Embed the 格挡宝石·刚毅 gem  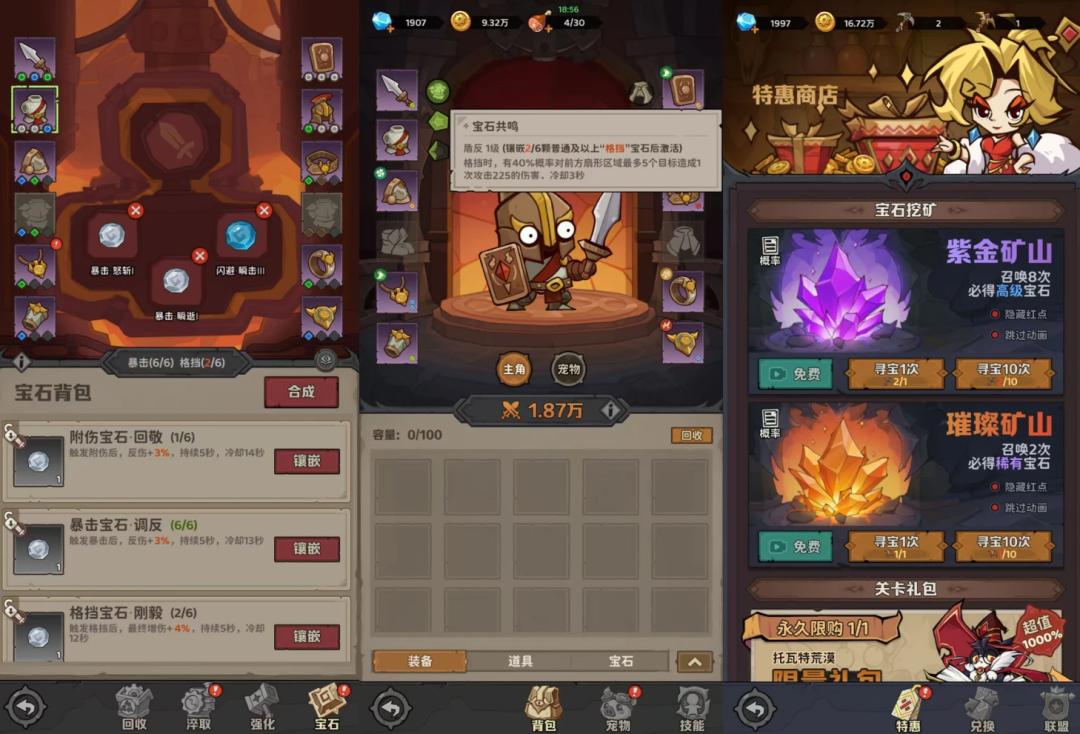[x=306, y=636]
